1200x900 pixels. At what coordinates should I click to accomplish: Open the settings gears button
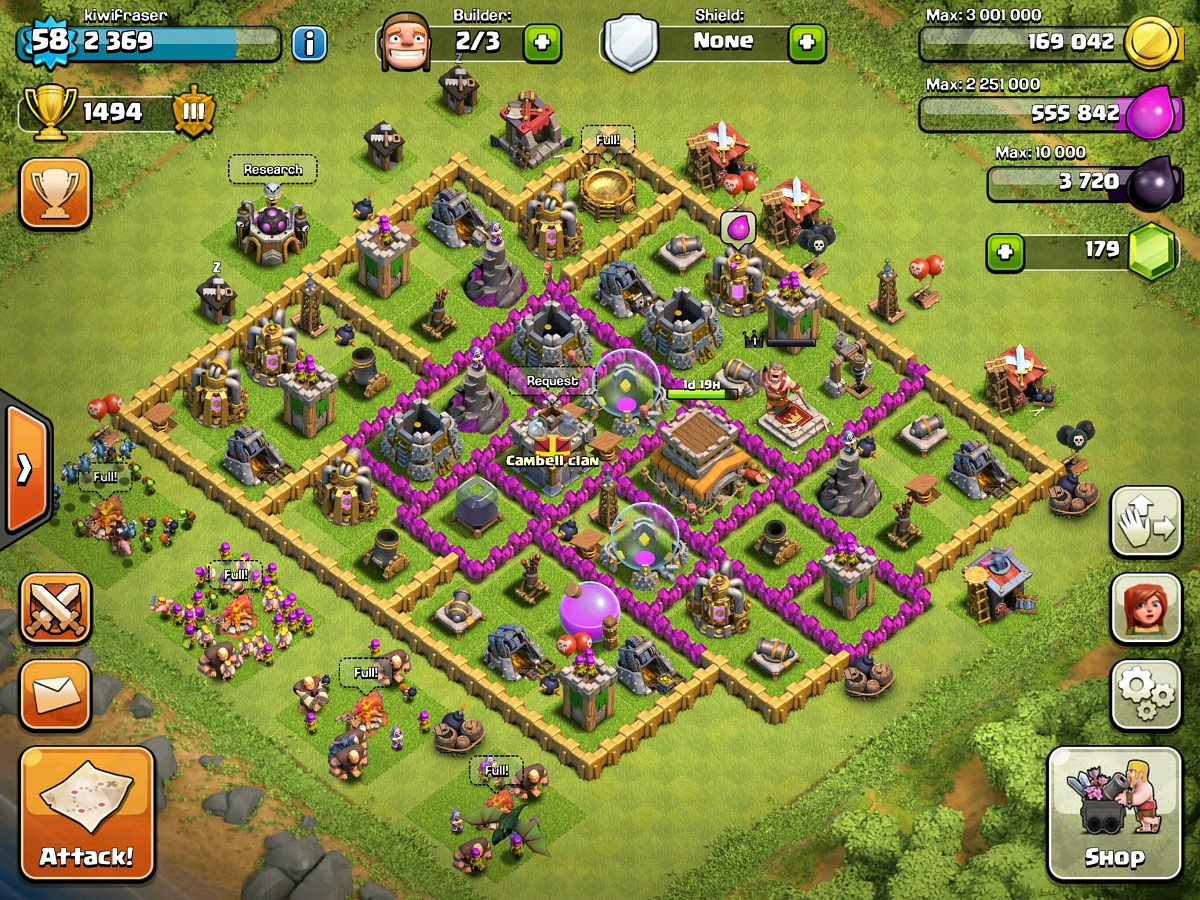pos(1146,694)
